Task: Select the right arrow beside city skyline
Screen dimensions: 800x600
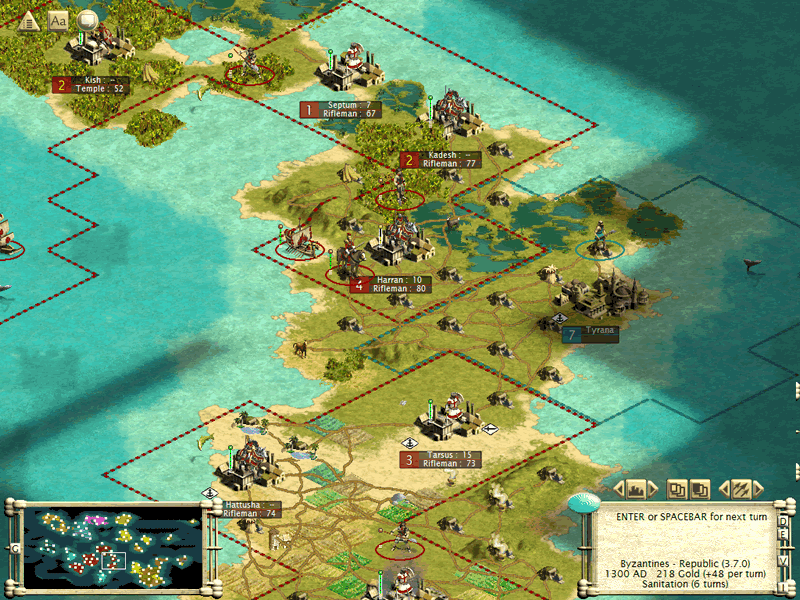Action: click(x=653, y=489)
